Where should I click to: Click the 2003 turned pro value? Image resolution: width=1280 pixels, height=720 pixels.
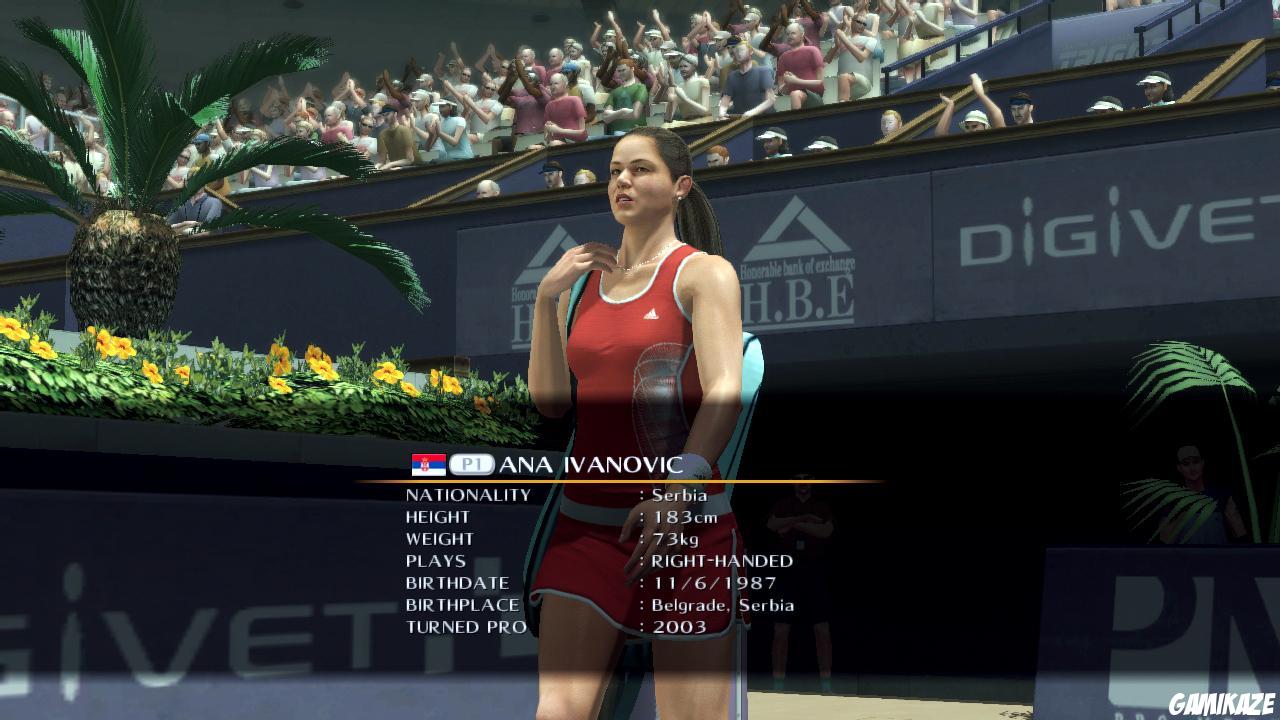pyautogui.click(x=680, y=626)
